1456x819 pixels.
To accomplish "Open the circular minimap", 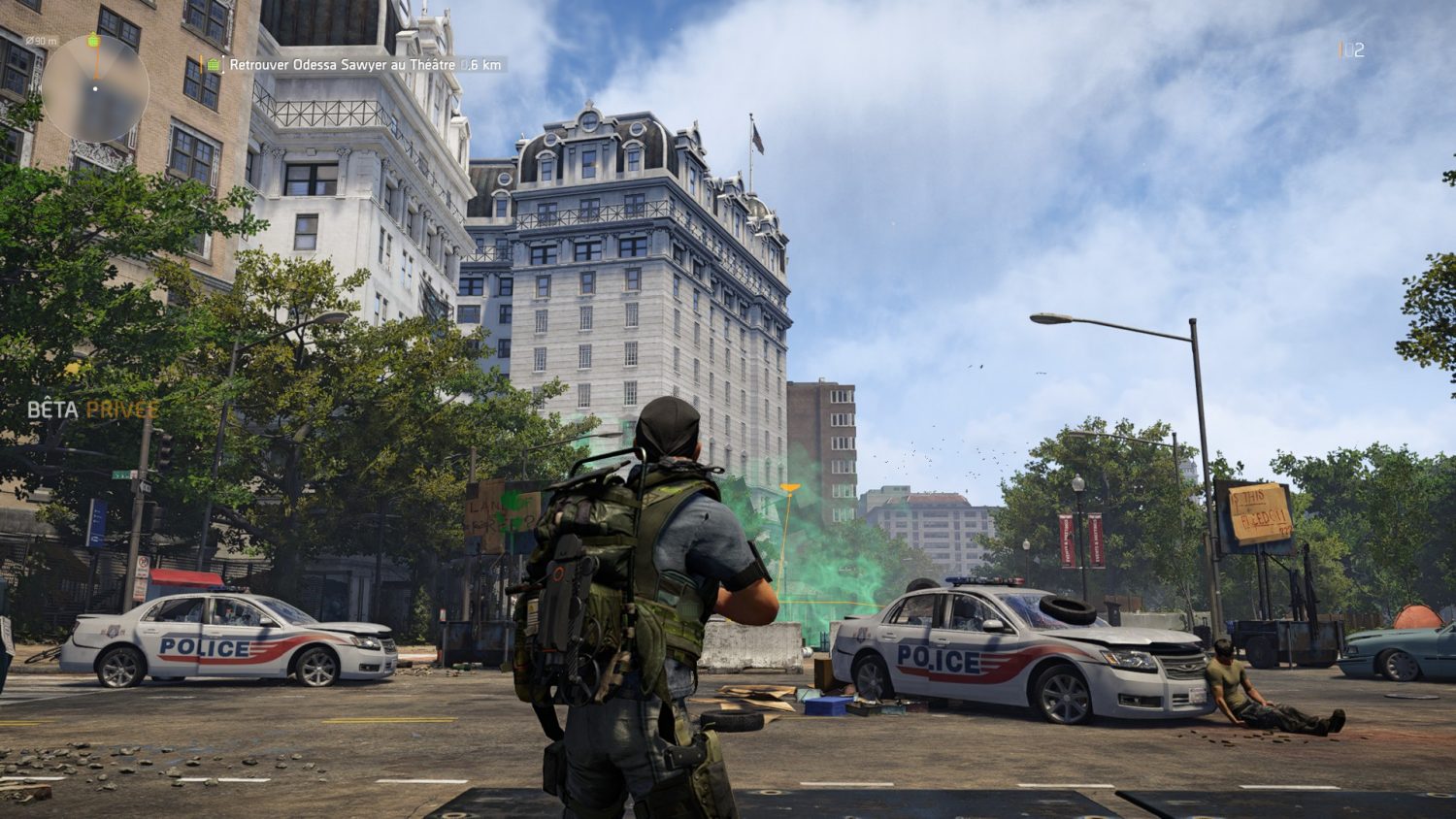I will (x=95, y=88).
